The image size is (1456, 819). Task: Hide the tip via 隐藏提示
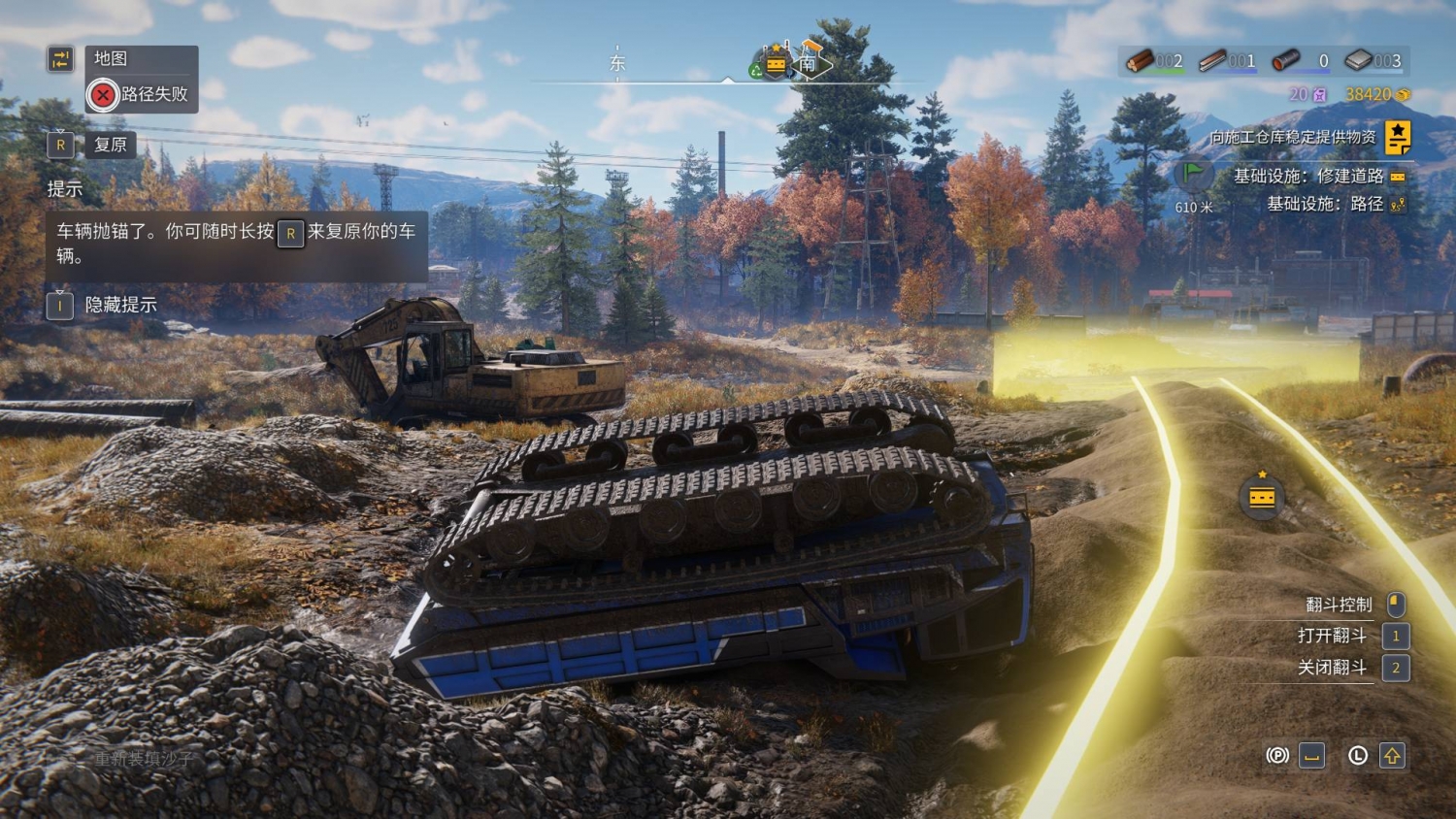120,305
